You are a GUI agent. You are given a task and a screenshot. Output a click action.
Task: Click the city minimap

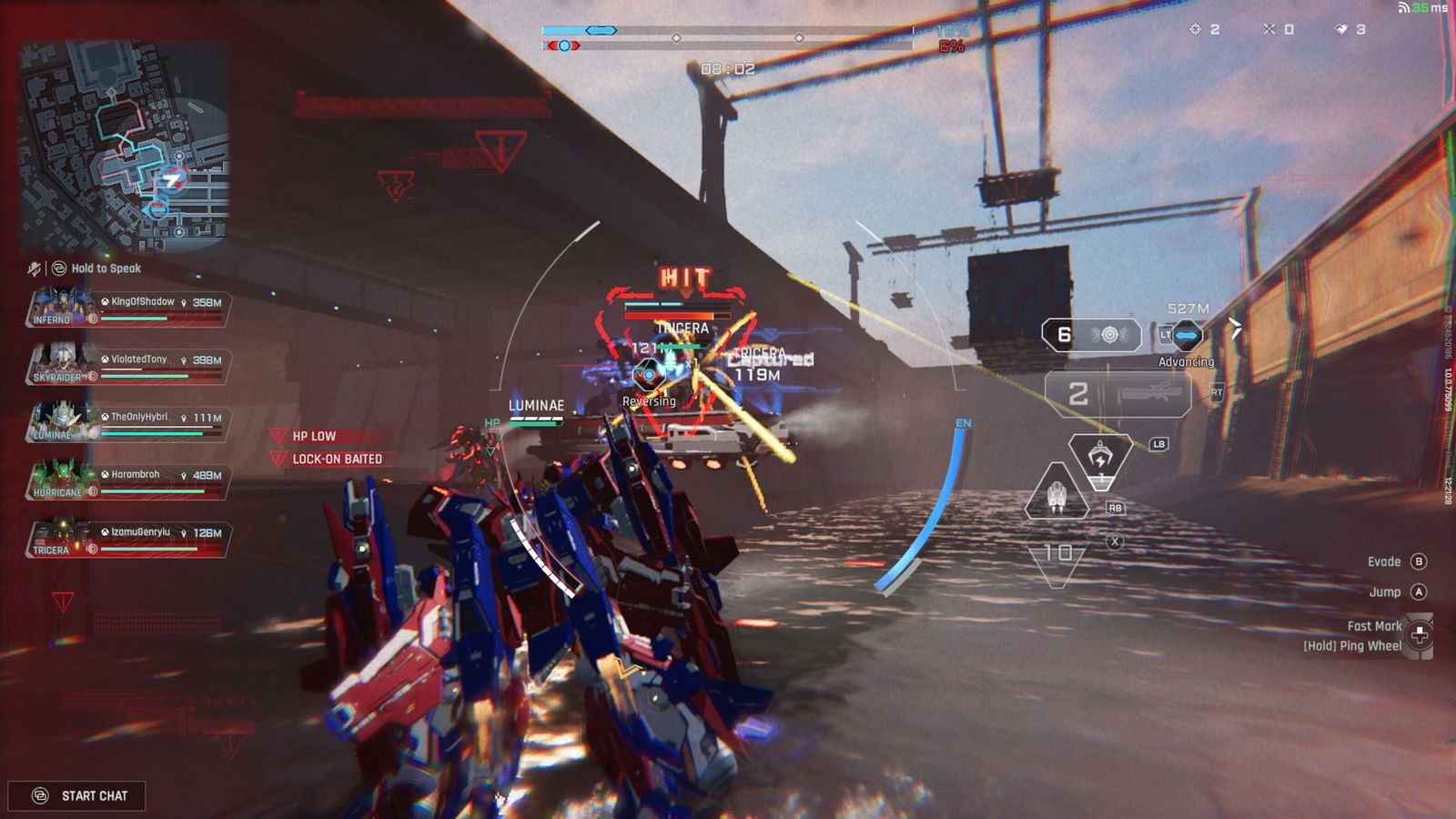coord(125,147)
